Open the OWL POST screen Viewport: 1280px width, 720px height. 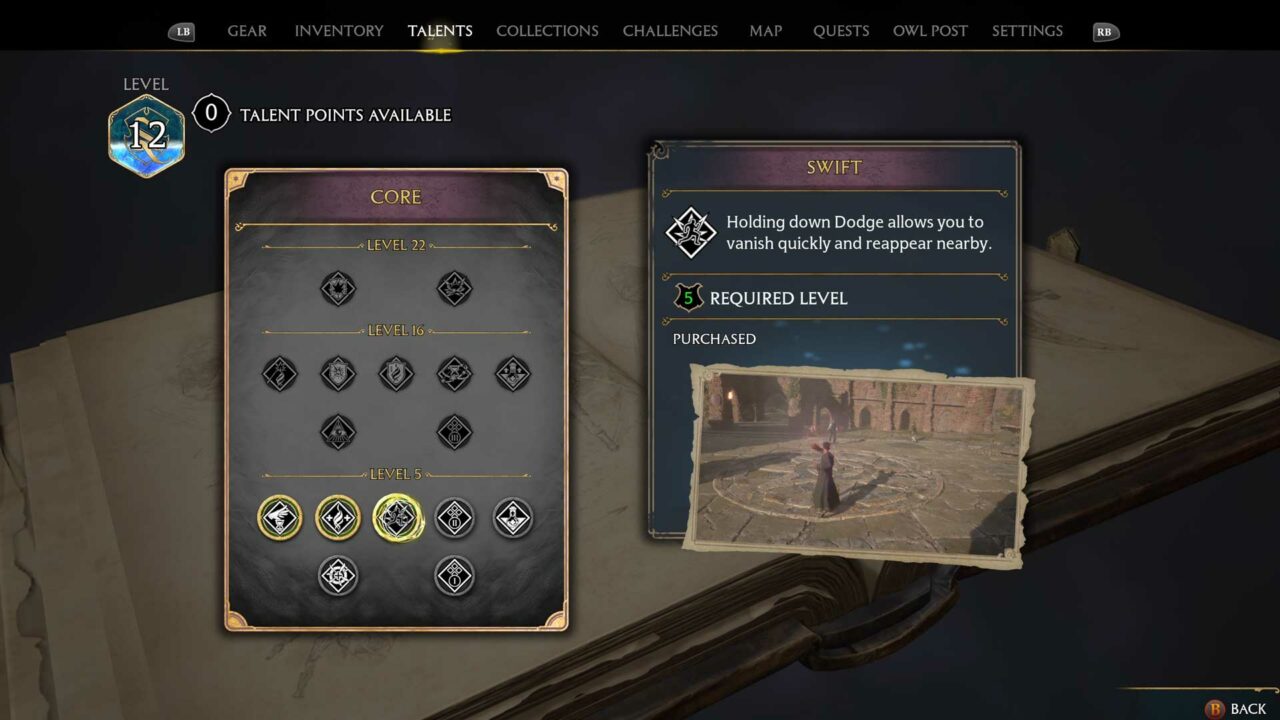click(x=930, y=30)
